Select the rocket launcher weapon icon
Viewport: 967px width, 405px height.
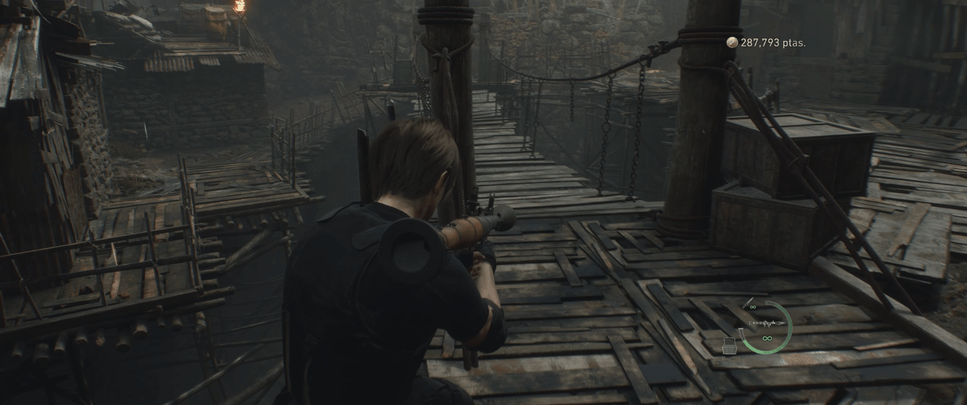(767, 323)
